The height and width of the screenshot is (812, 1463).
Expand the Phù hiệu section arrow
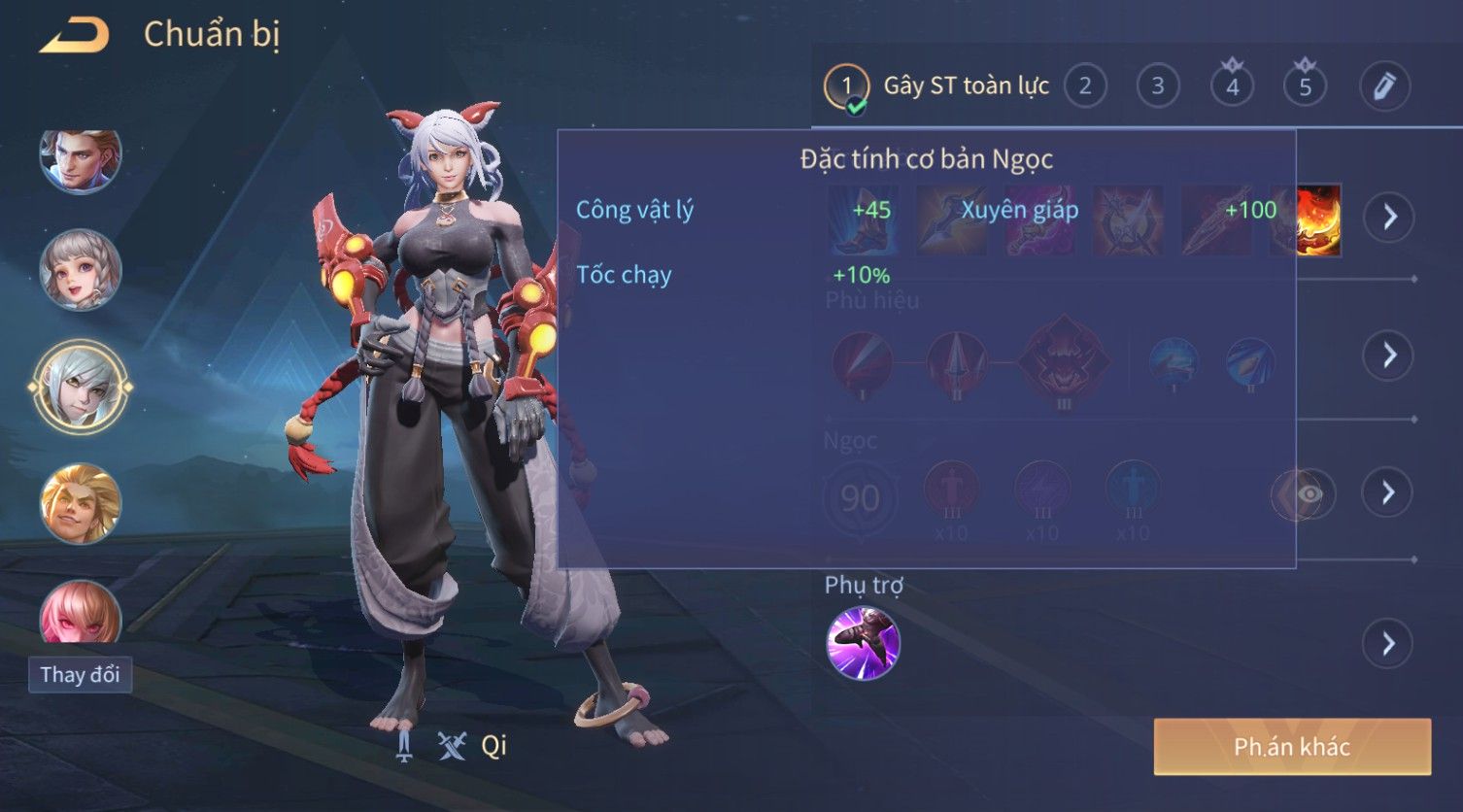1388,355
